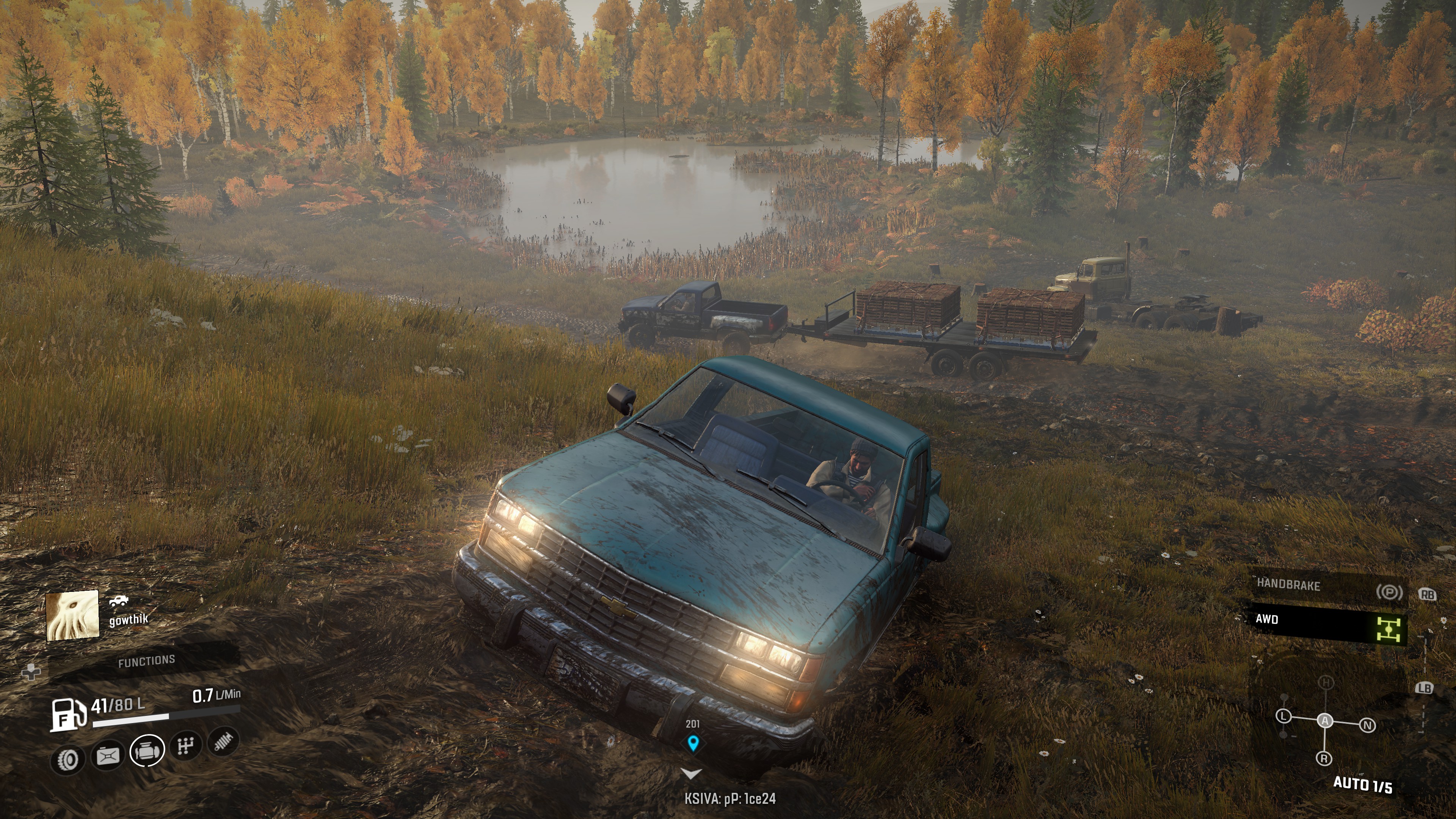Viewport: 1456px width, 819px height.
Task: Click gowthik's octopus player avatar
Action: pos(72,615)
